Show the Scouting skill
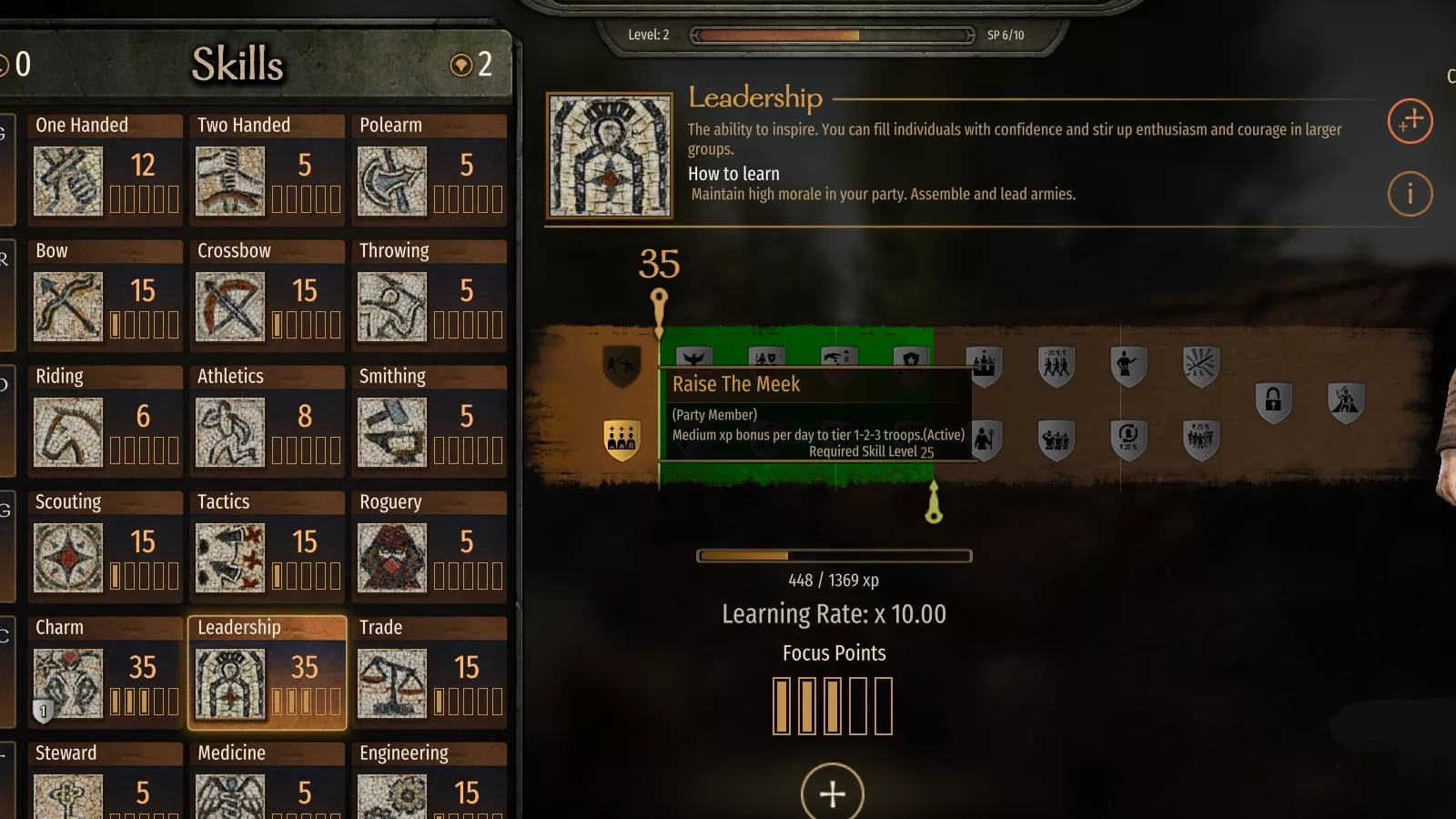 coord(106,546)
